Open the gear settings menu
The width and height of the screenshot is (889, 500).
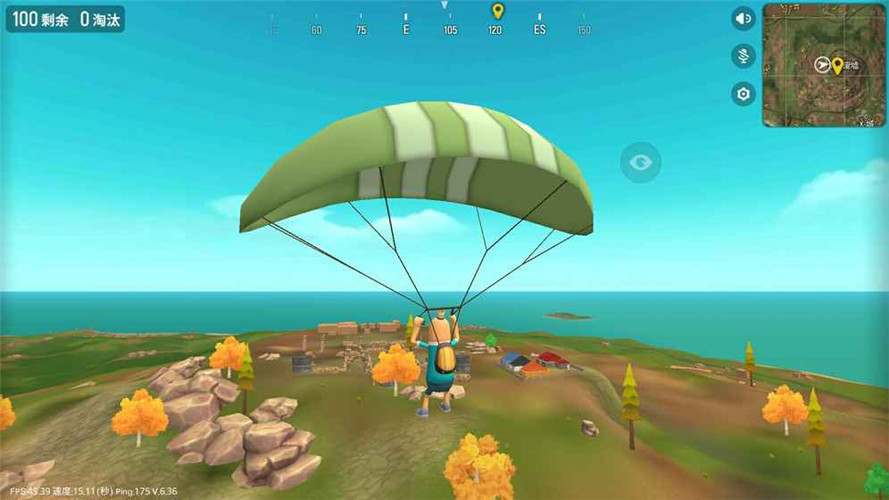coord(742,94)
